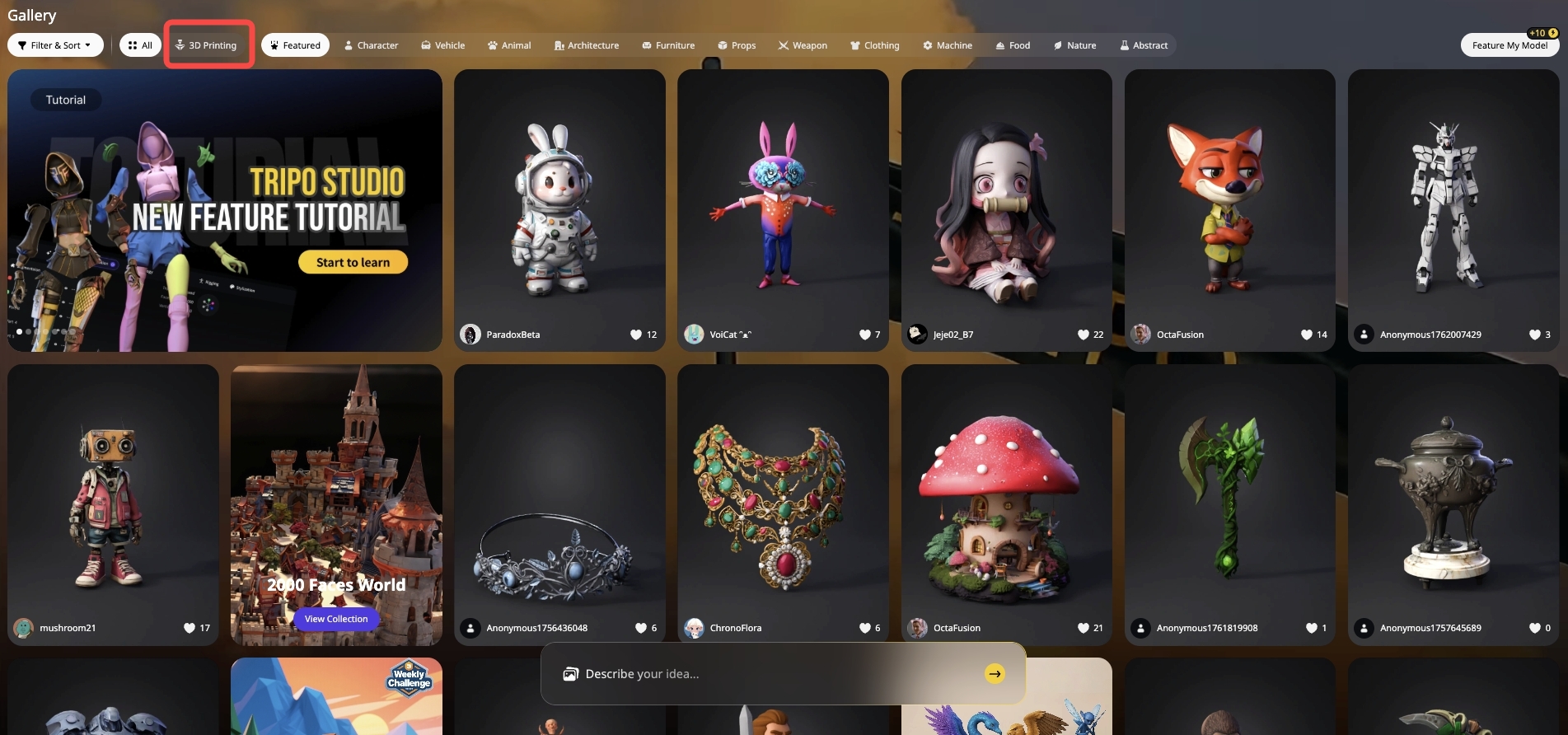Filter models by Weapon
This screenshot has width=1568, height=735.
803,45
